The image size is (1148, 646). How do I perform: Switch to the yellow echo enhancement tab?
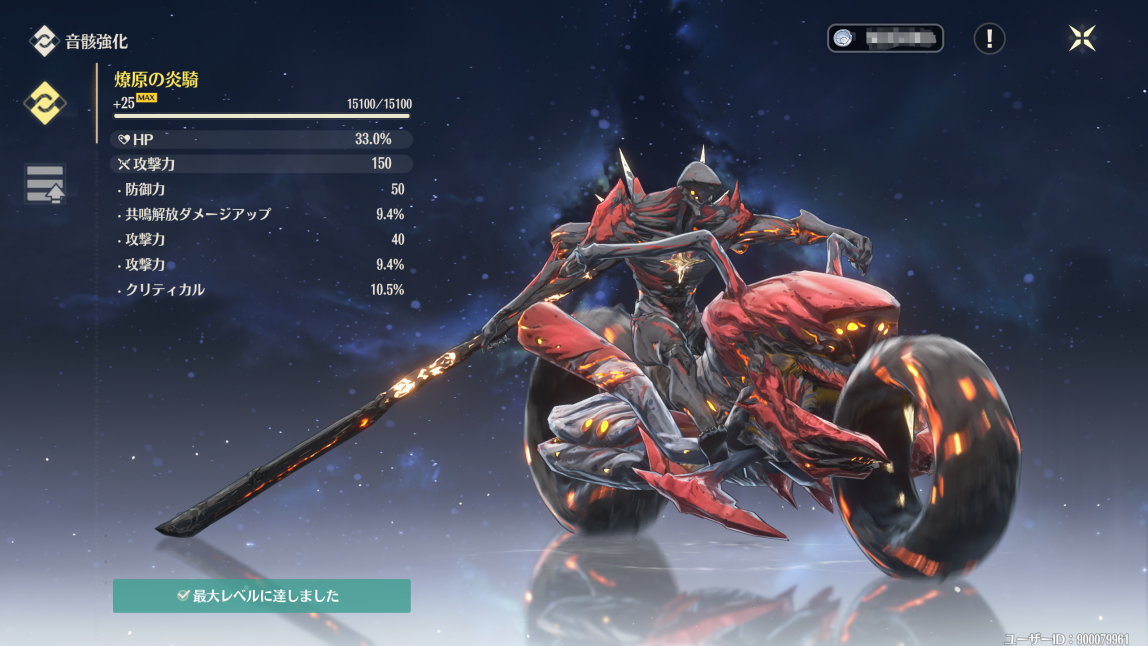point(45,102)
